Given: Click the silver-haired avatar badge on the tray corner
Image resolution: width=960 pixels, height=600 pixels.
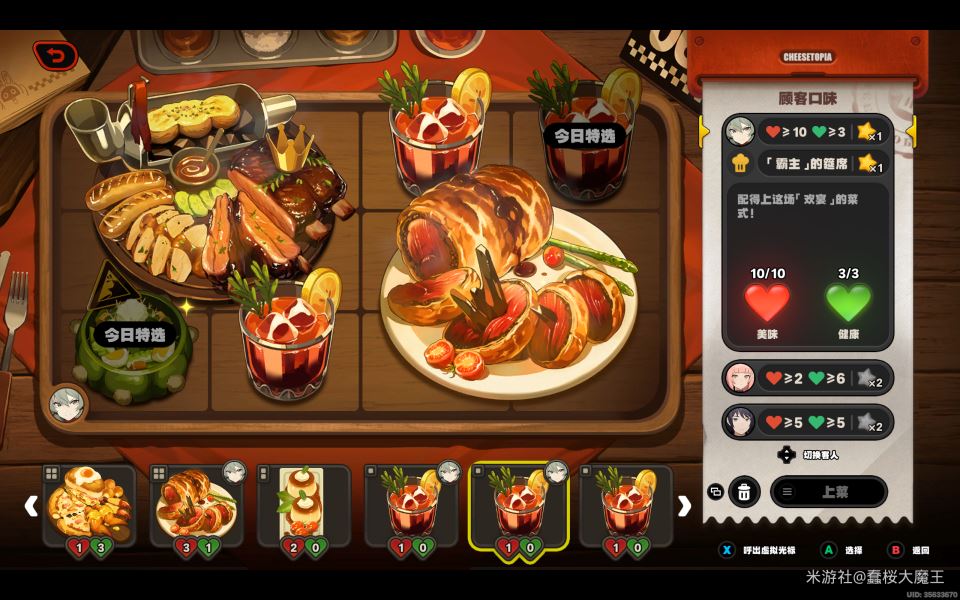Looking at the screenshot, I should 65,404.
